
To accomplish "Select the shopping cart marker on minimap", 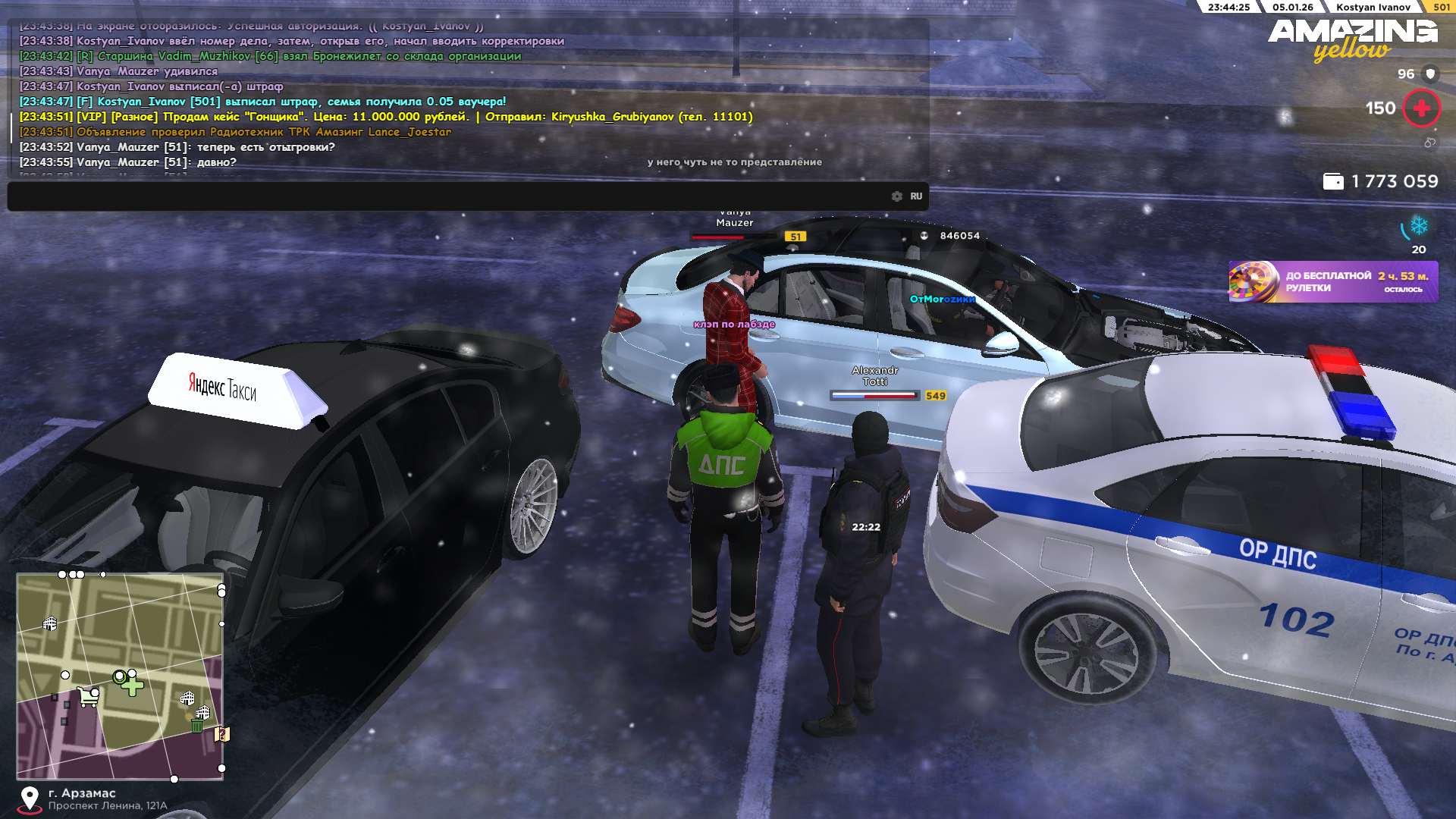I will [x=89, y=696].
